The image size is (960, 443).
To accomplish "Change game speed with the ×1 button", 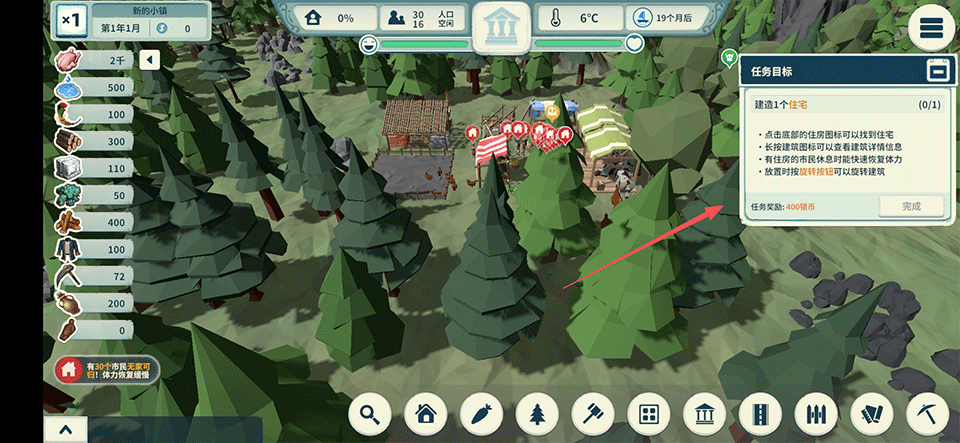I will point(72,20).
